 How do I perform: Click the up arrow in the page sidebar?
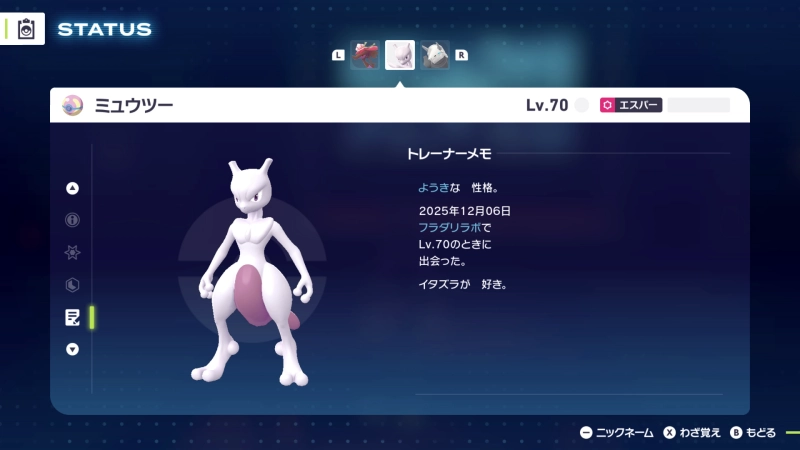coord(72,188)
